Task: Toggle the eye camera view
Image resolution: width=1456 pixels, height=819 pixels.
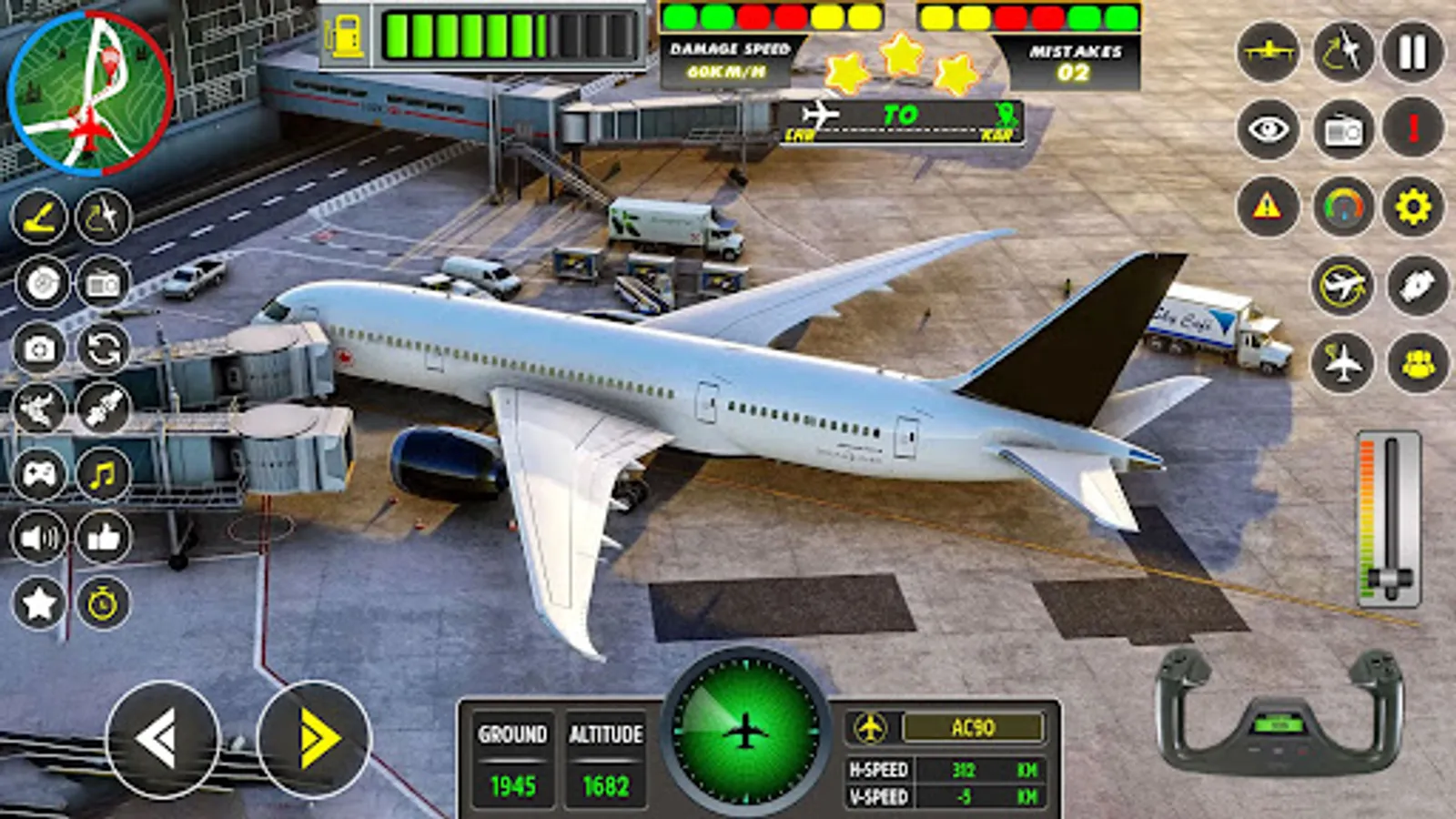Action: 1269,129
